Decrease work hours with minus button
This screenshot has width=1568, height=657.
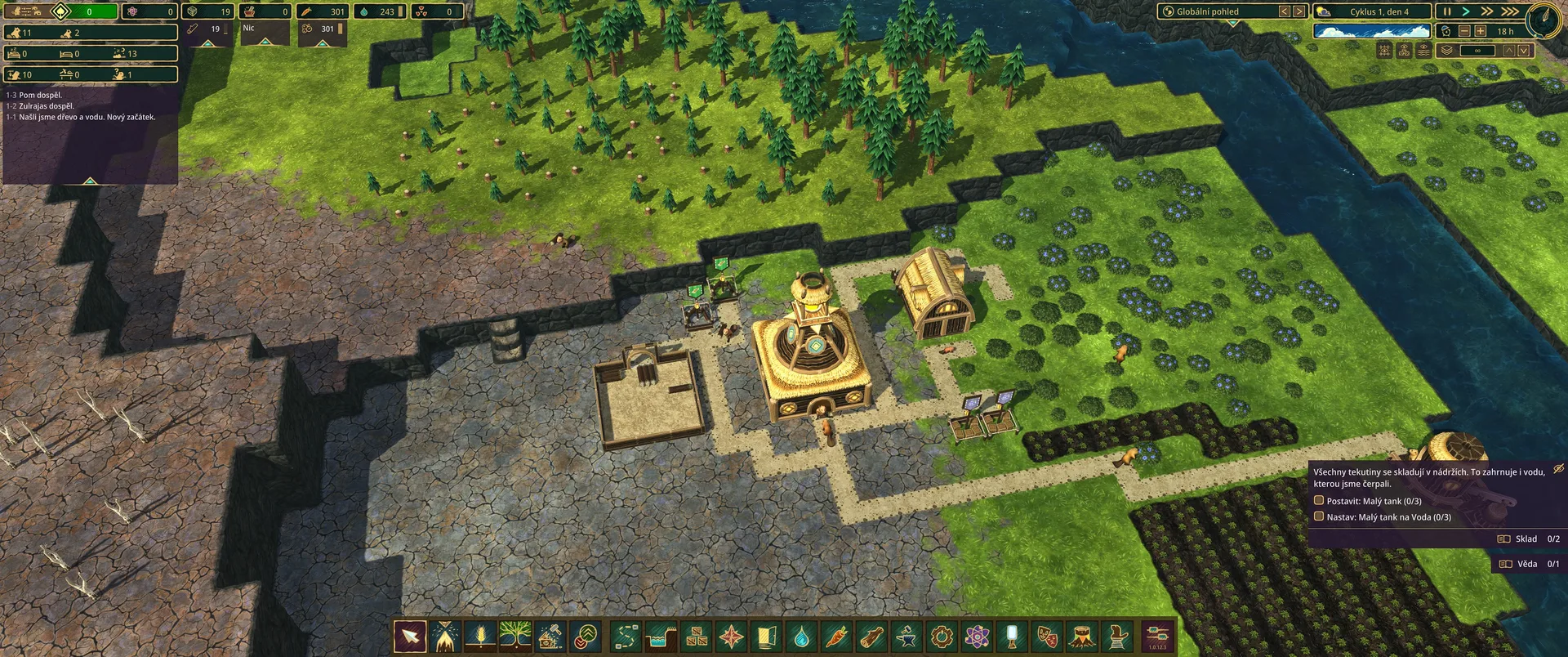[1464, 31]
